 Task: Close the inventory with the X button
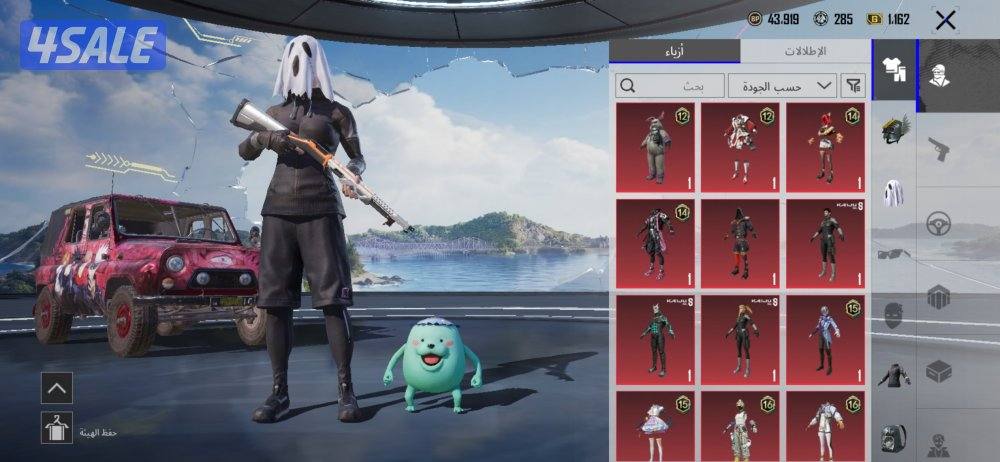pyautogui.click(x=945, y=20)
